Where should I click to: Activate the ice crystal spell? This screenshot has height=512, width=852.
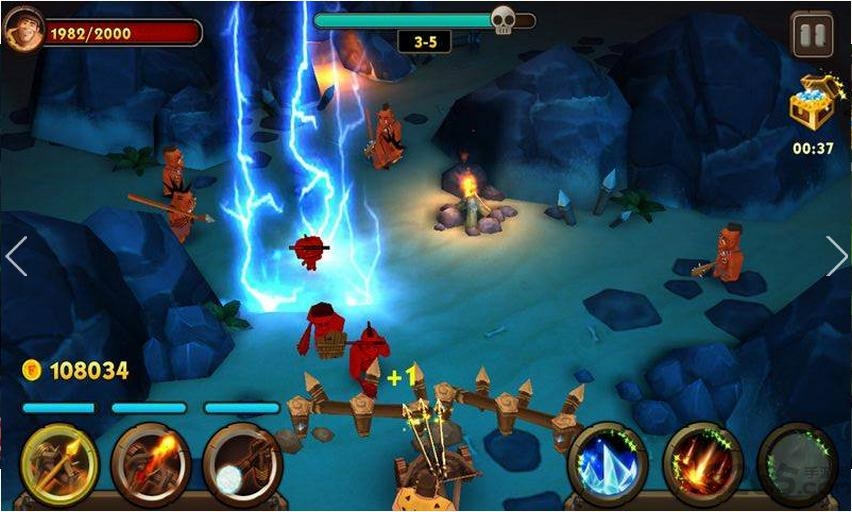tap(607, 464)
